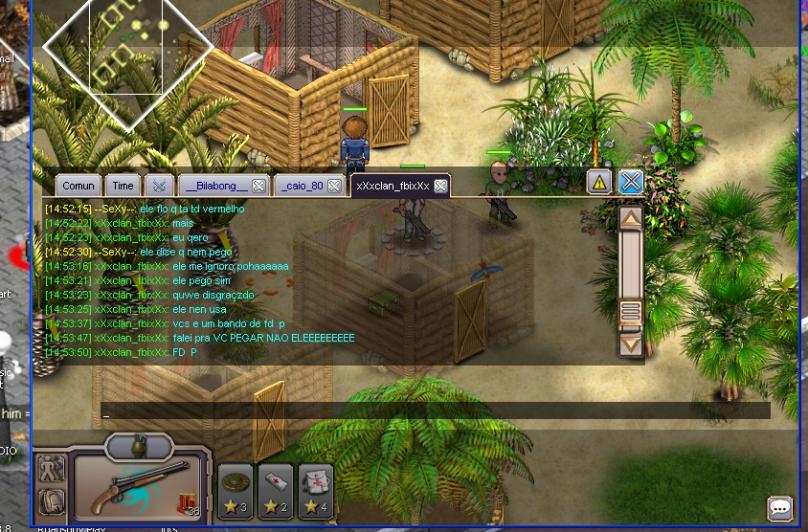Image resolution: width=808 pixels, height=532 pixels.
Task: Close the xXxclan_fbixXx chat tab
Action: [x=440, y=186]
